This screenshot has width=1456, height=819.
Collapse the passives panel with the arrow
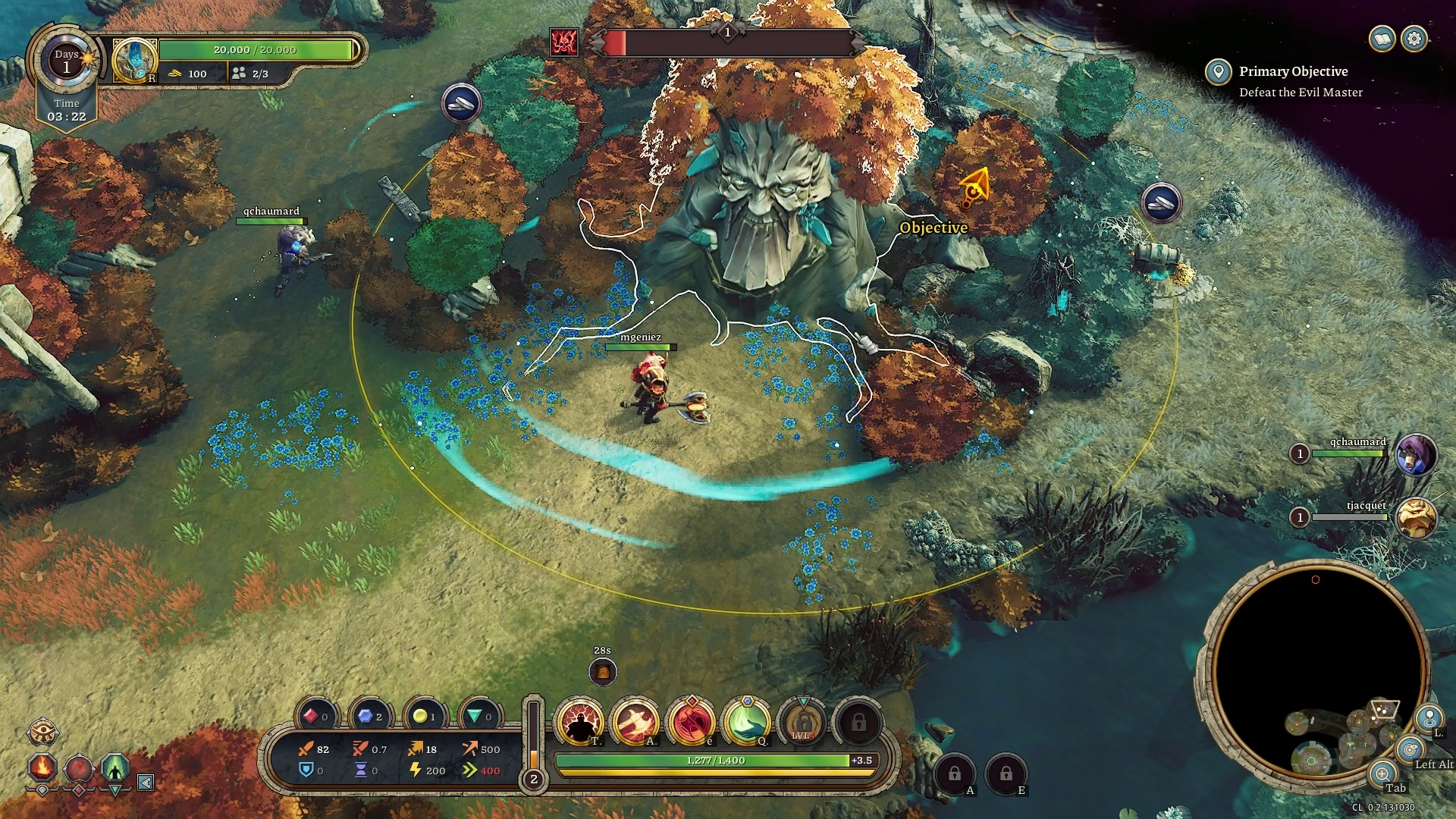pyautogui.click(x=146, y=782)
